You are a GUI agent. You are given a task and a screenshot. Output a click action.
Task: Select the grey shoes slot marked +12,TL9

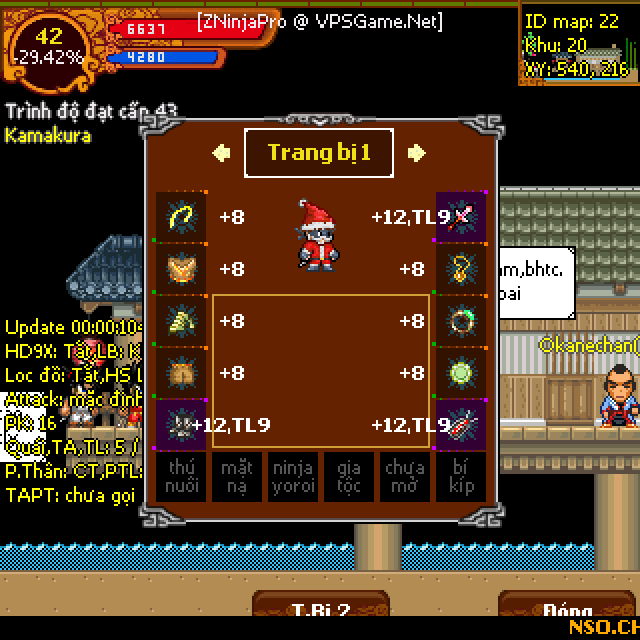tap(181, 425)
